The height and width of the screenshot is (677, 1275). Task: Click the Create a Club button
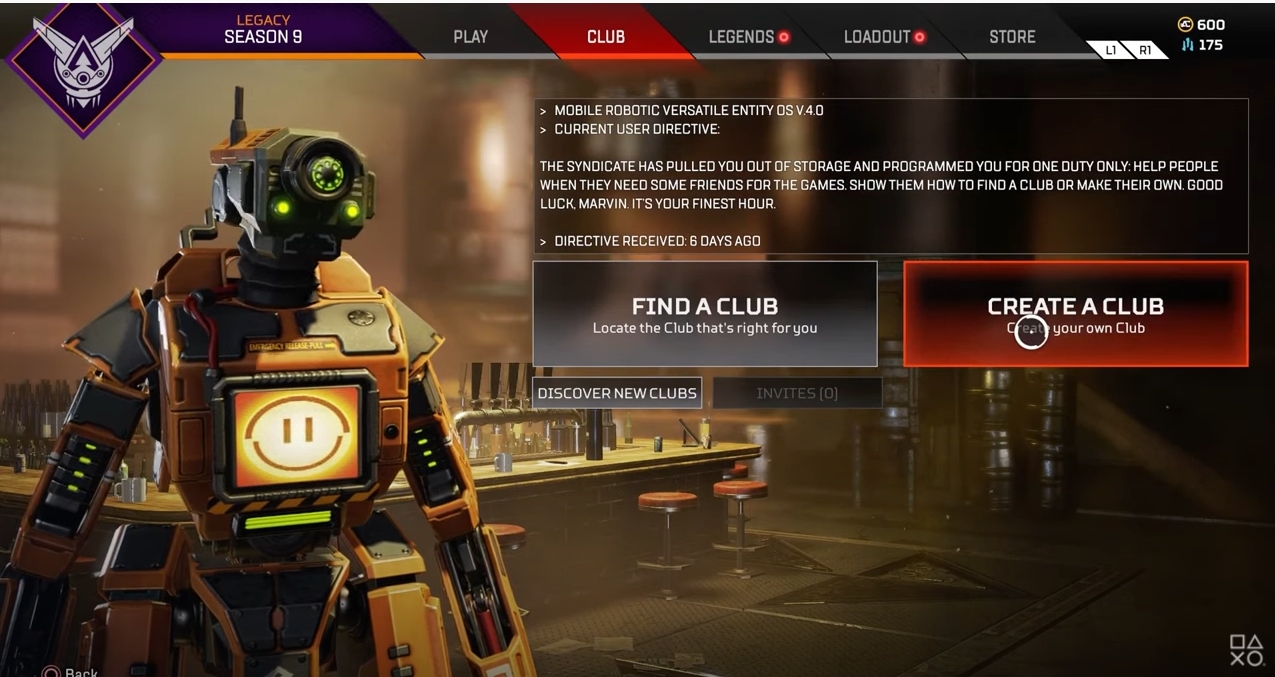click(x=1075, y=314)
